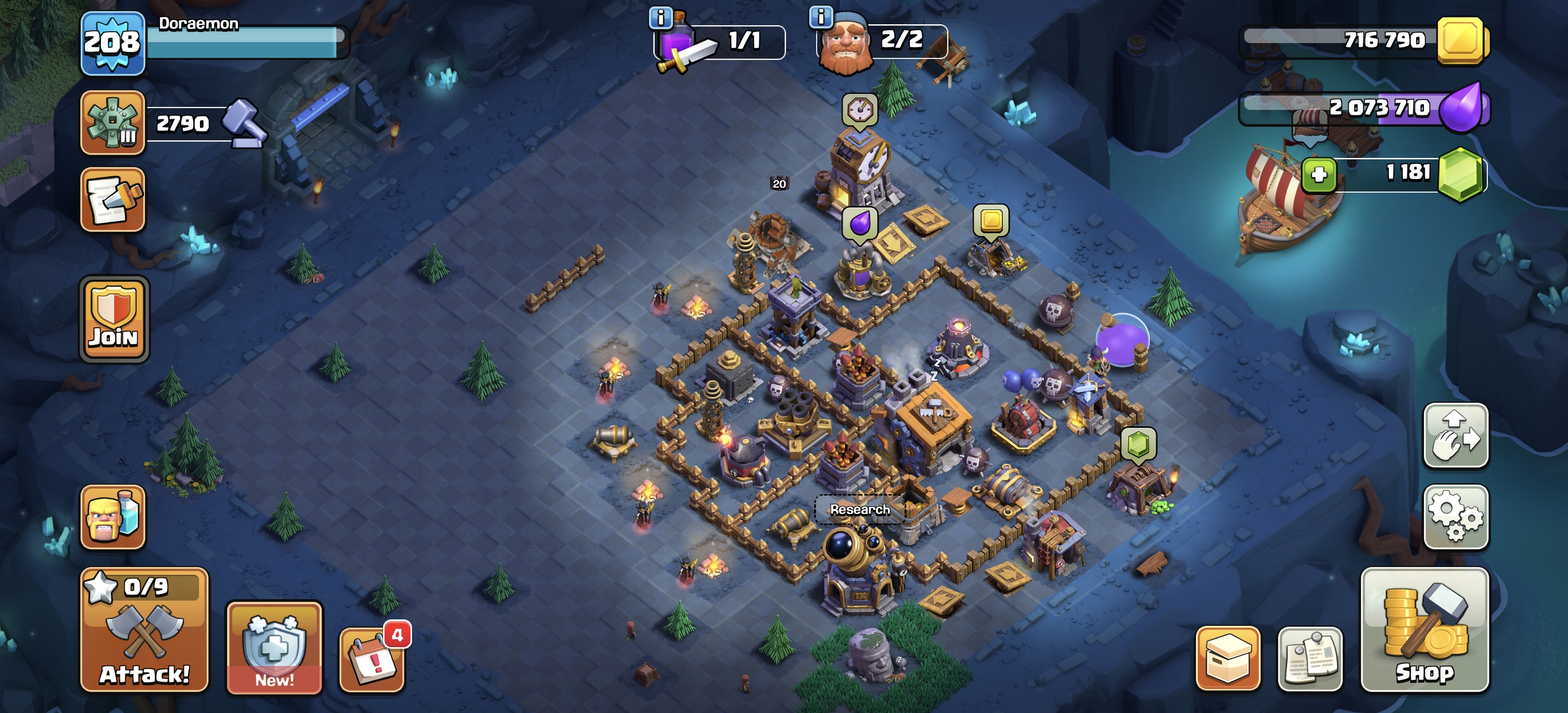Viewport: 1568px width, 713px height.
Task: Open the layout editor hand-and-arrows button
Action: (x=1455, y=435)
